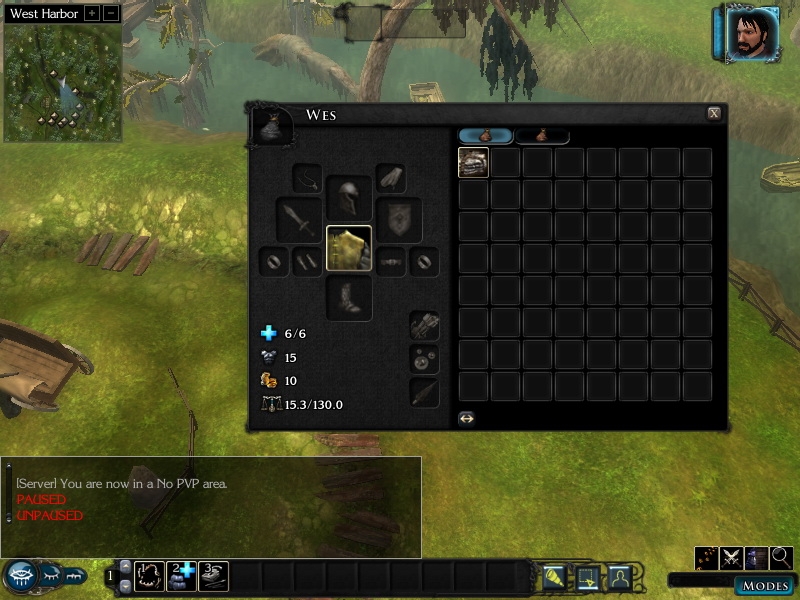Switch to the second inventory bag tab
The image size is (800, 600).
(542, 136)
